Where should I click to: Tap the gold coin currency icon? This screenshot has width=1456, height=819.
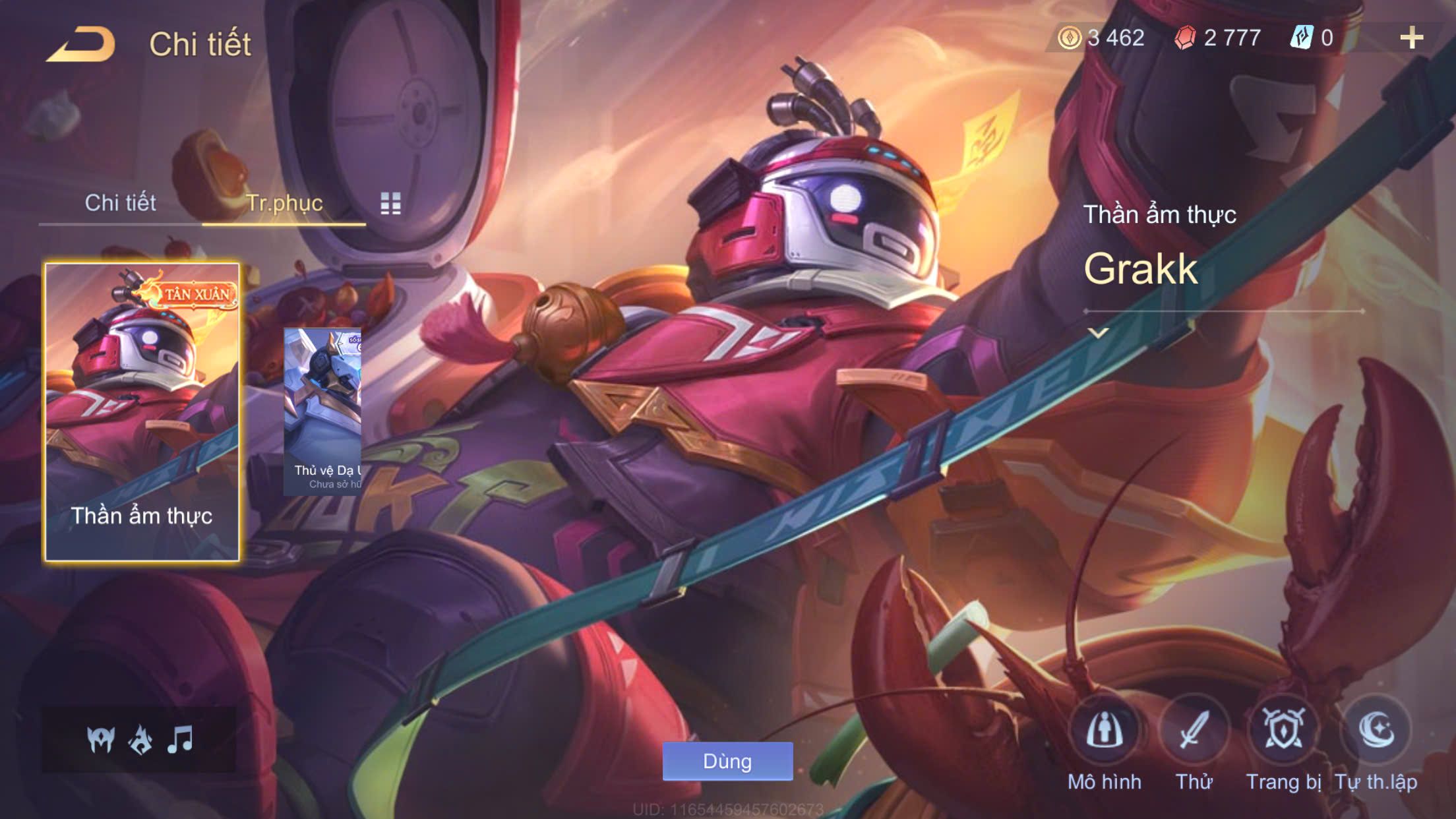pos(1069,38)
